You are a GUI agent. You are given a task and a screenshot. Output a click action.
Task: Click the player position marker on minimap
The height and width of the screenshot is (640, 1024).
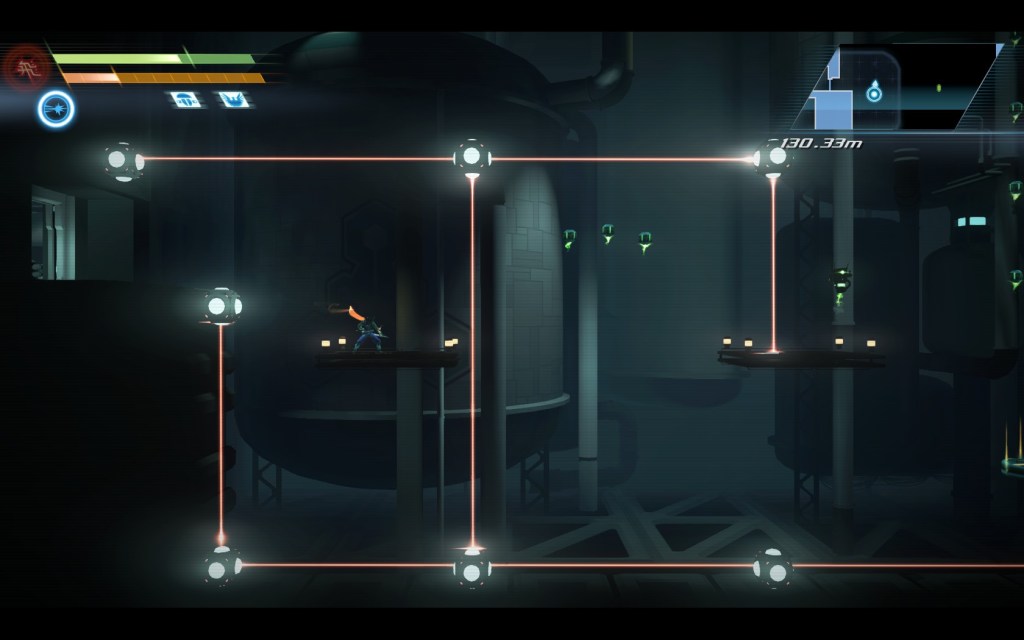(x=874, y=93)
